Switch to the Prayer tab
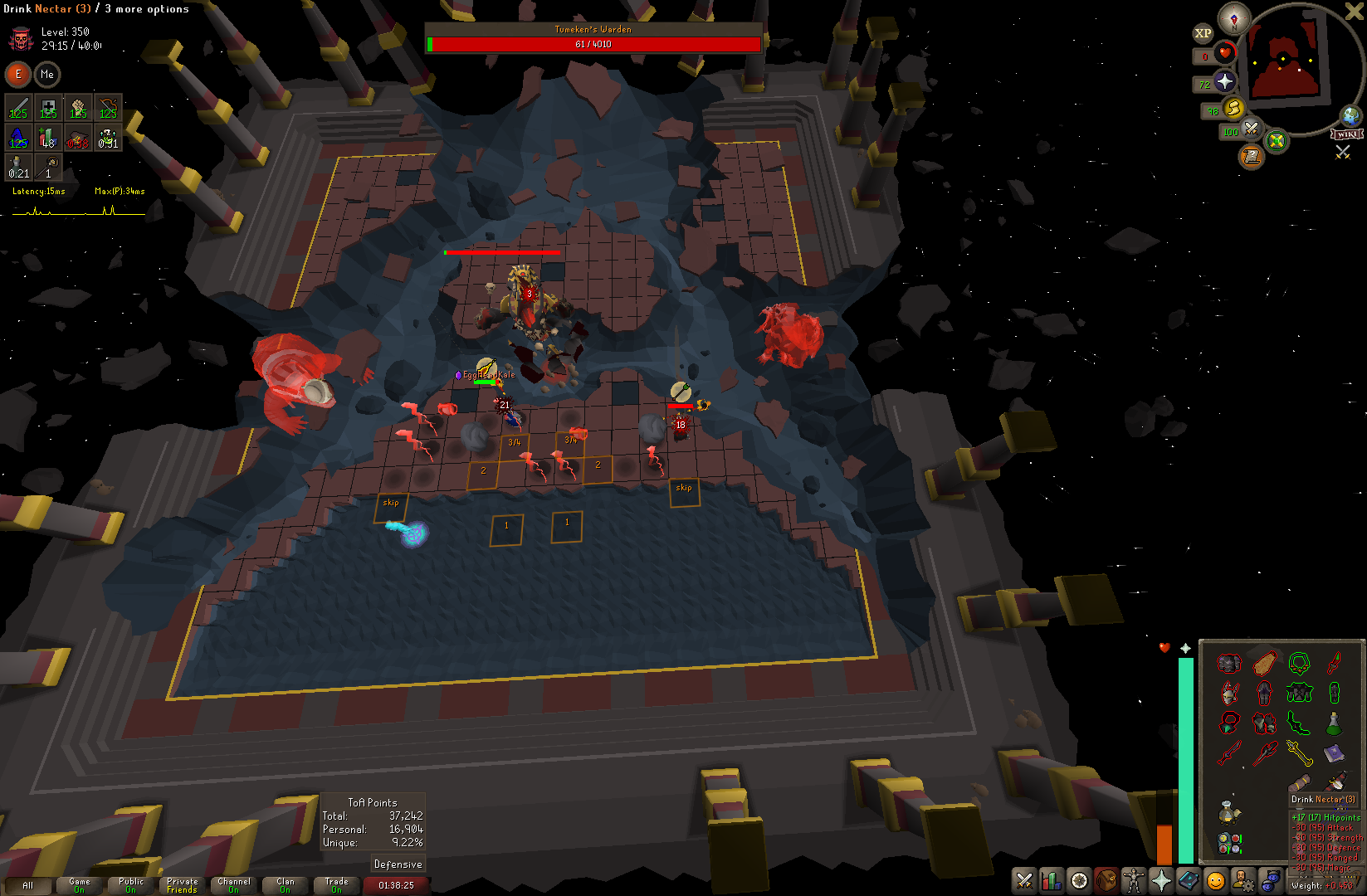 [1161, 880]
